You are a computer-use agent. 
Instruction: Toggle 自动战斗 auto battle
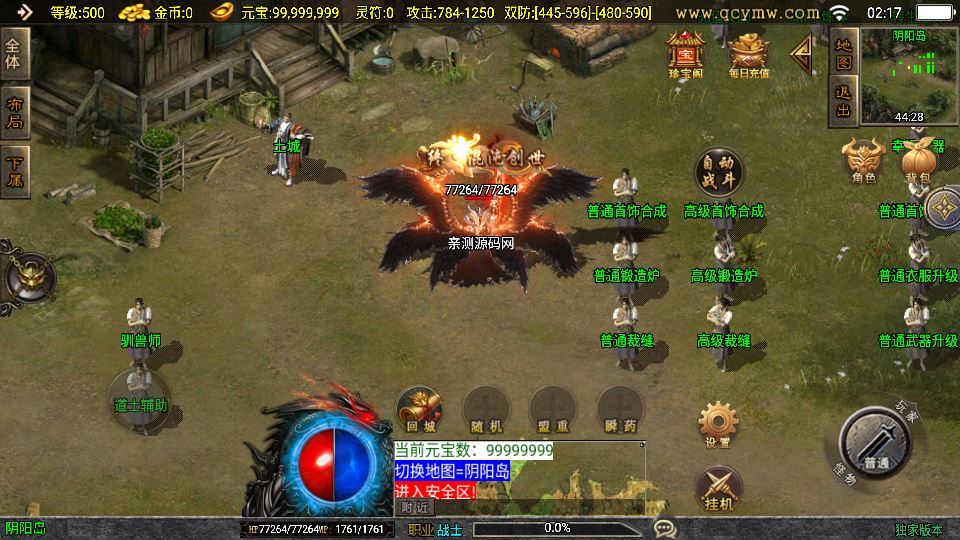point(720,171)
